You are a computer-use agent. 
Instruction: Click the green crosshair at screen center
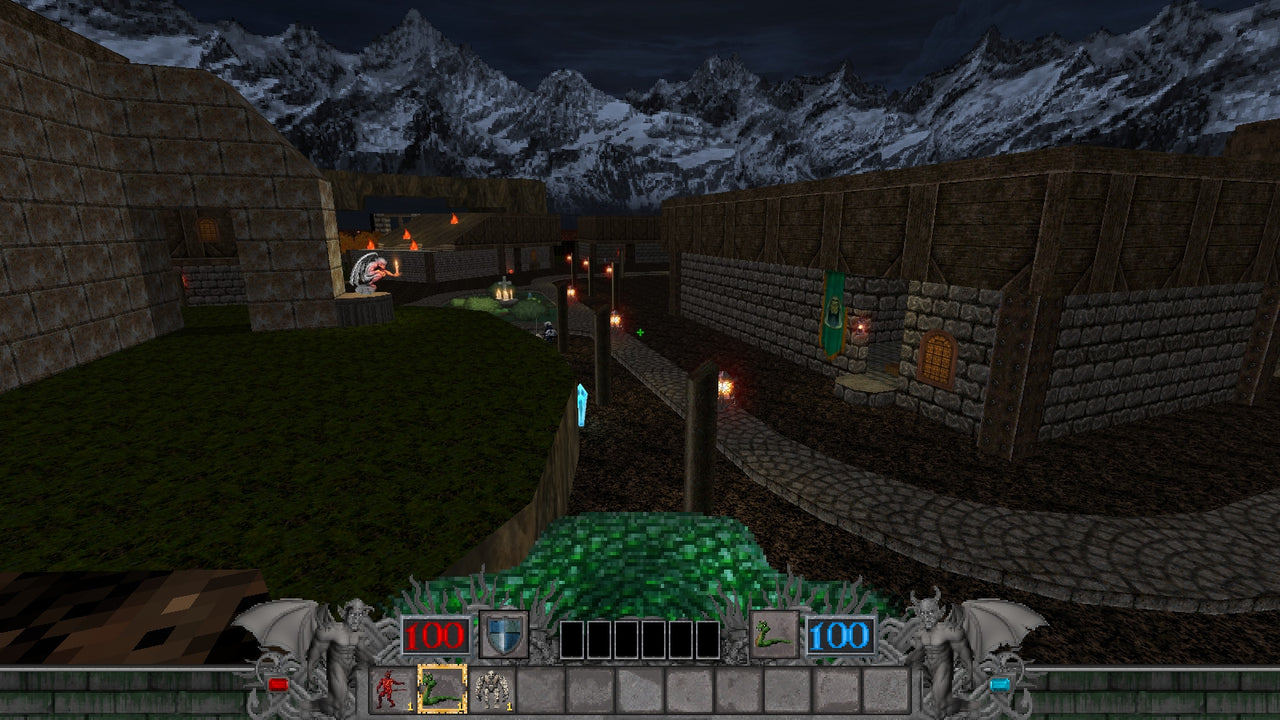[639, 330]
